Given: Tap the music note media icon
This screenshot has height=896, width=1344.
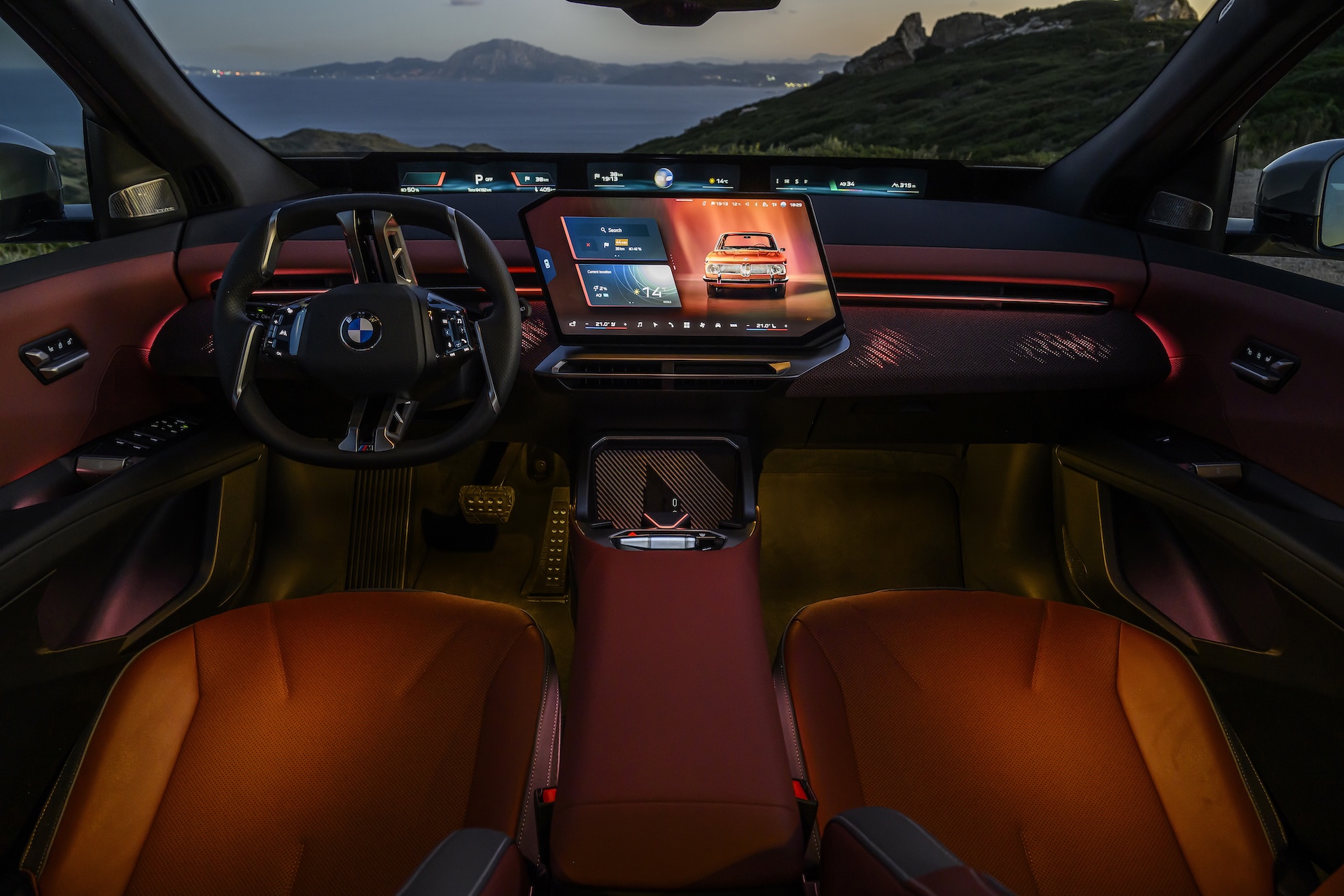Looking at the screenshot, I should pos(640,325).
